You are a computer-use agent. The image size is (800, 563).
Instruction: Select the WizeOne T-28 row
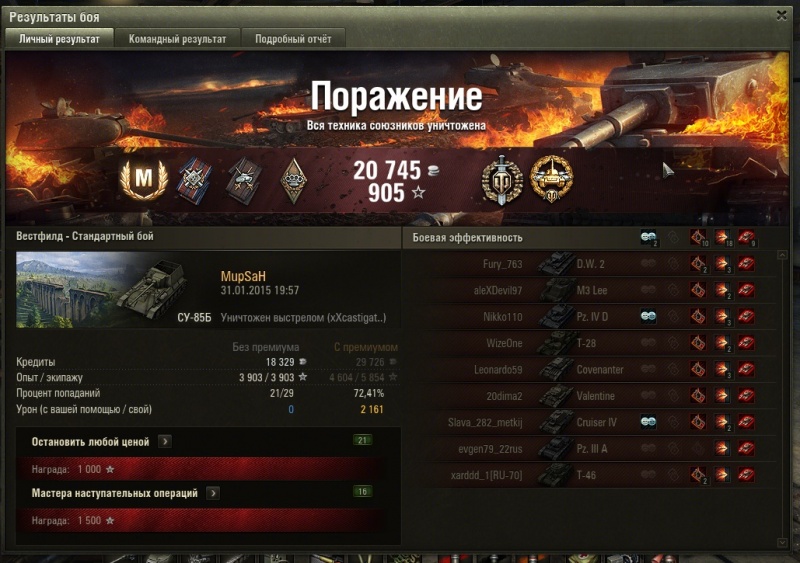(588, 343)
